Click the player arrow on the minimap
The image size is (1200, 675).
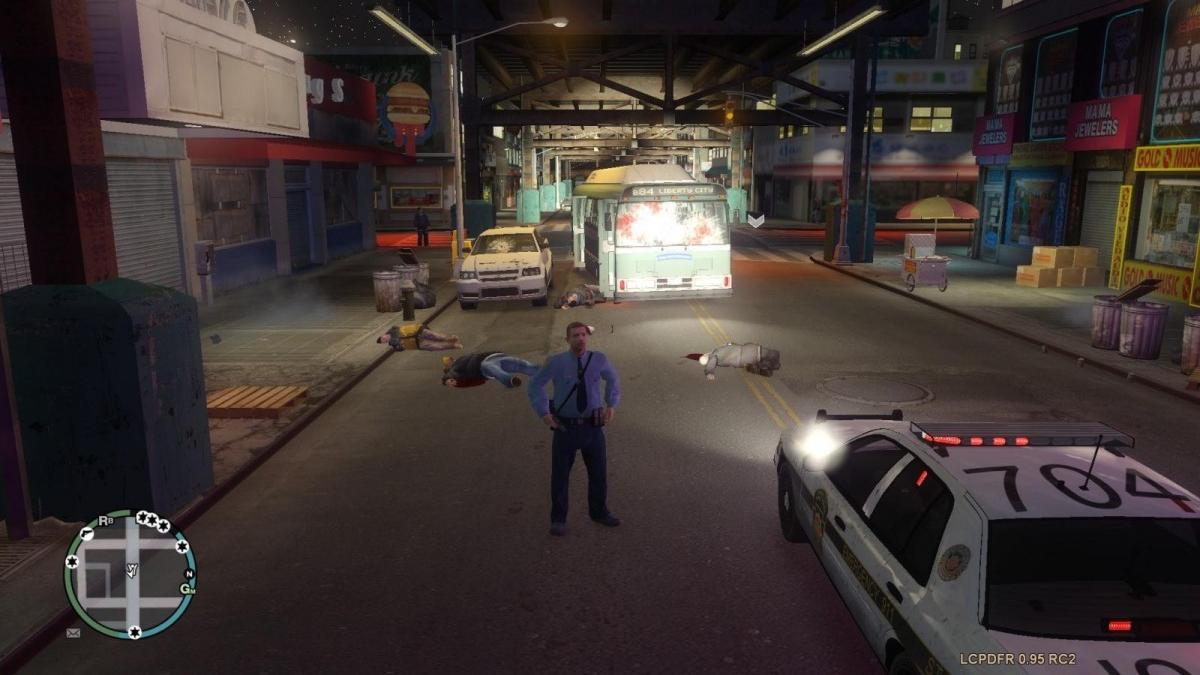tap(131, 571)
